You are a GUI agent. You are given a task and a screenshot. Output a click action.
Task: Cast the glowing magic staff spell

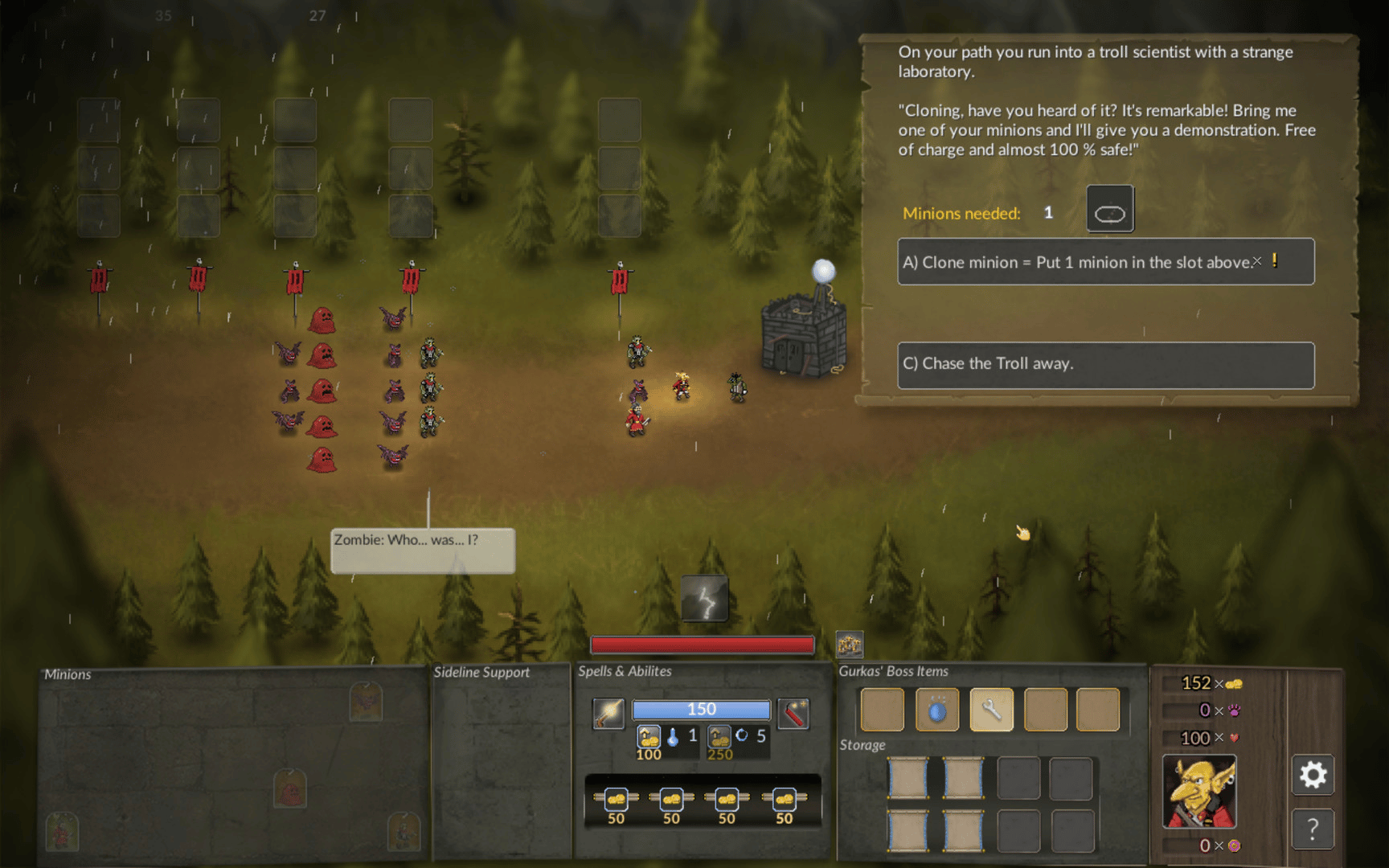[608, 713]
